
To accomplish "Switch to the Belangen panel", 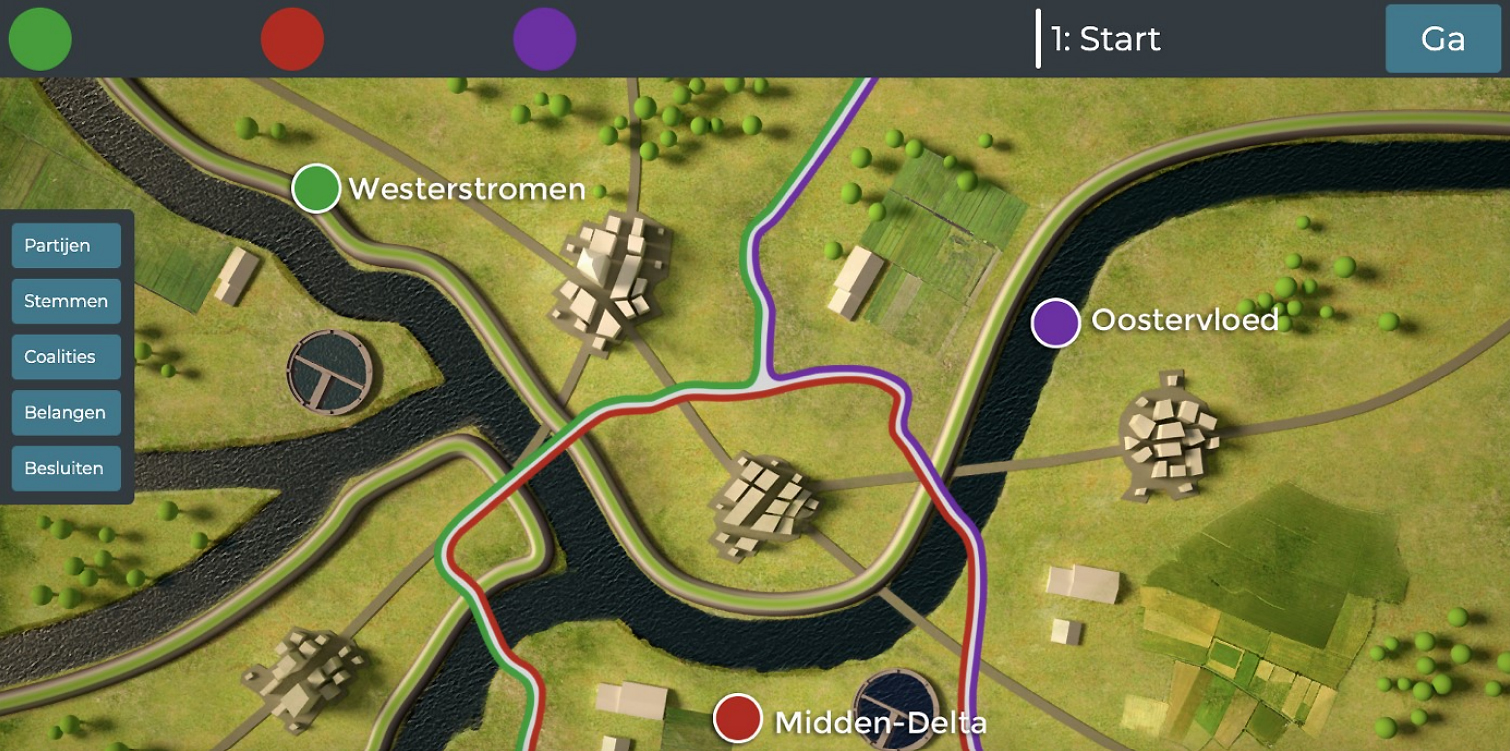I will click(65, 412).
